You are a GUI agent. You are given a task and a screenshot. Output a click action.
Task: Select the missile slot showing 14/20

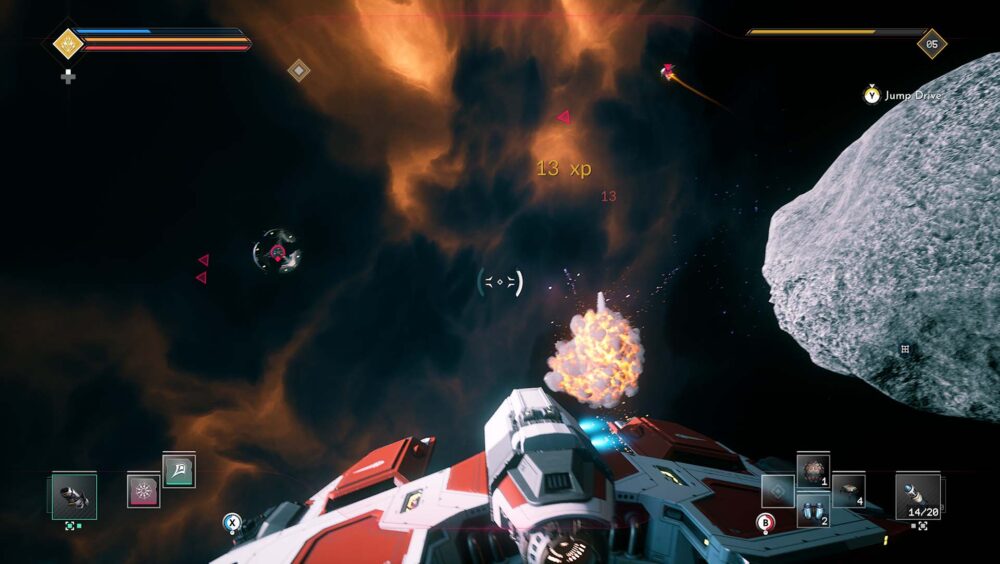(917, 494)
